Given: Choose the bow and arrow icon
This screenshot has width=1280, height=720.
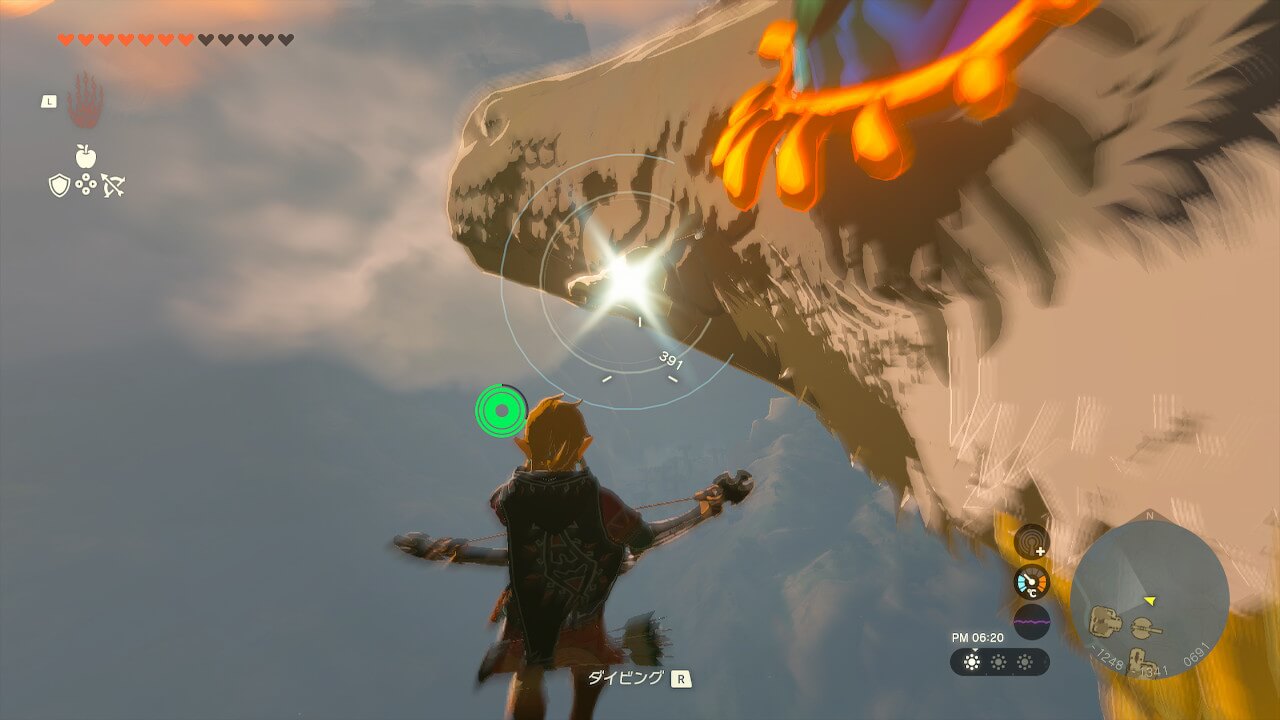Looking at the screenshot, I should coord(113,185).
